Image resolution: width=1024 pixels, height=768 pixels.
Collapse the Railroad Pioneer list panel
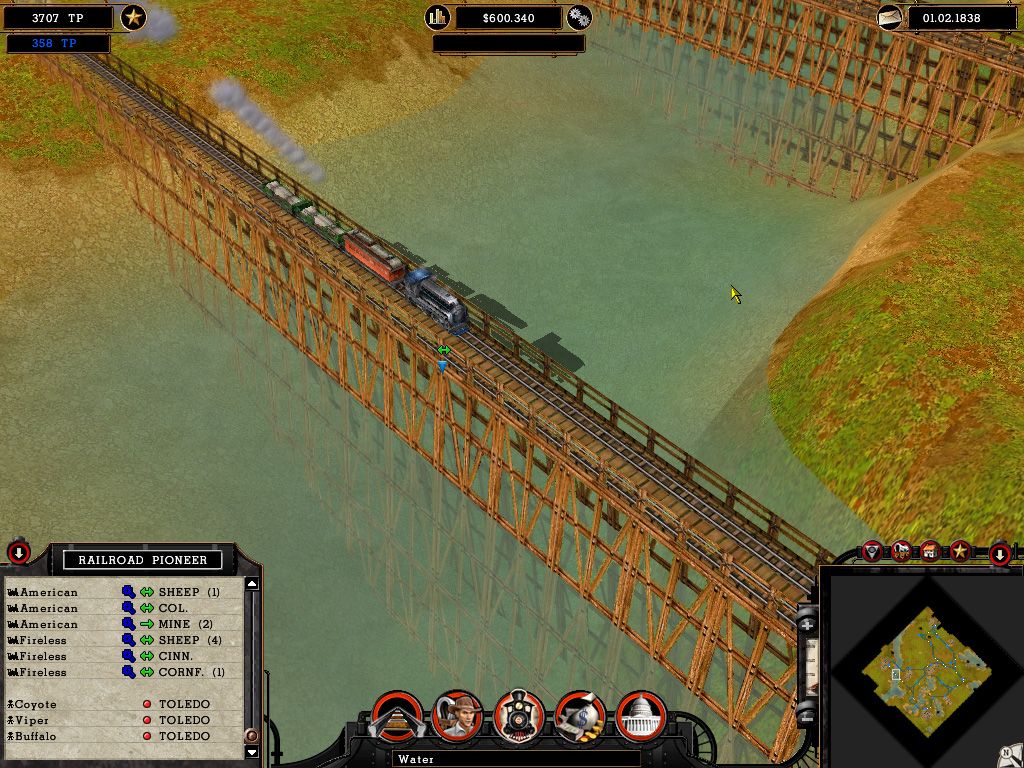pyautogui.click(x=19, y=553)
